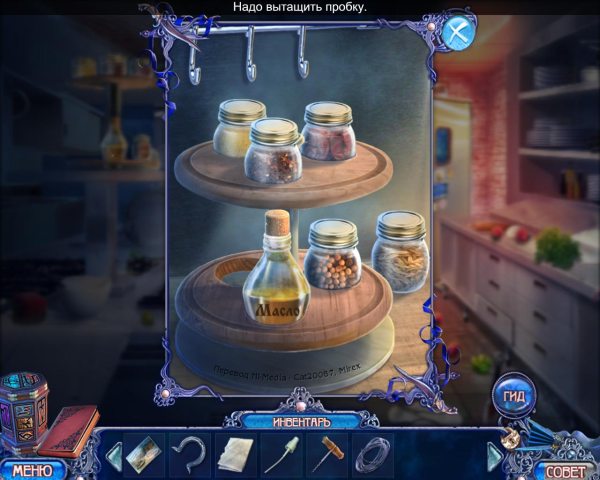Open the МЕНЮ button
600x480 pixels.
(31, 468)
